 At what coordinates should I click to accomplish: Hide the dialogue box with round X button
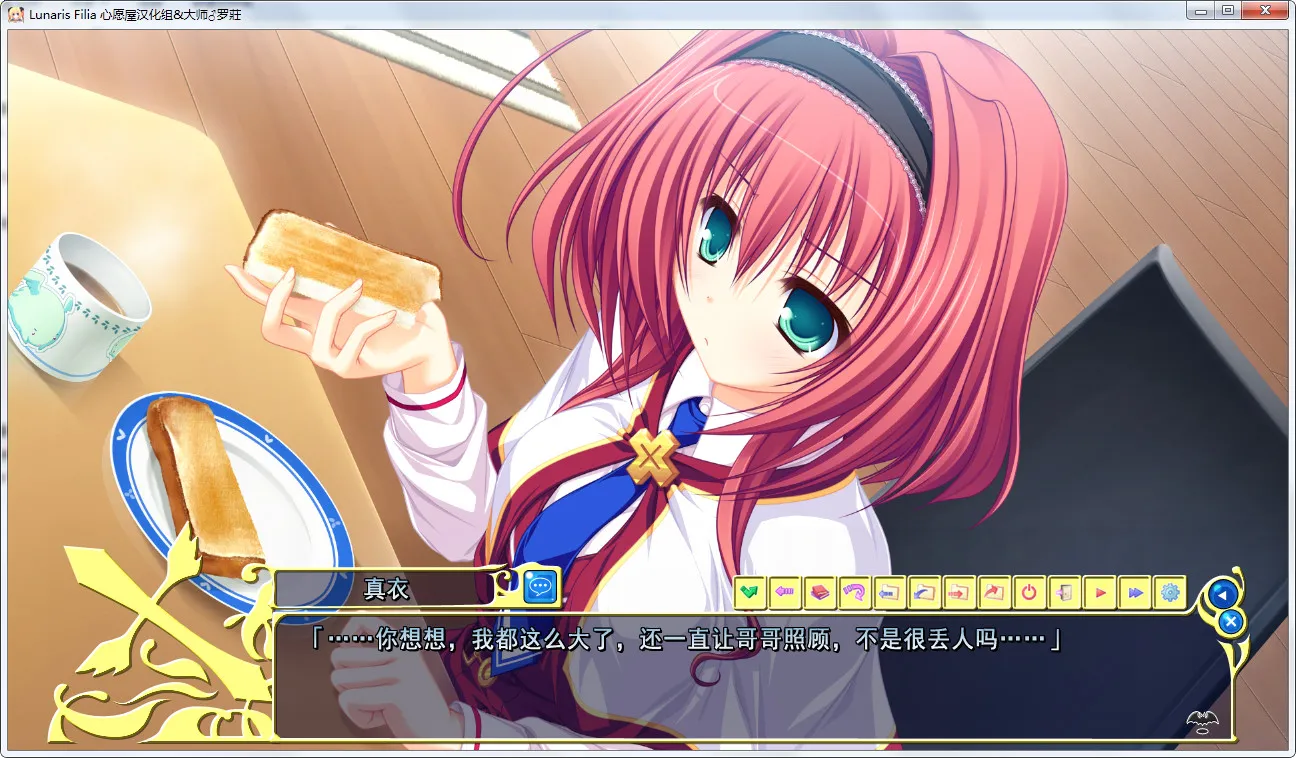click(x=1231, y=621)
